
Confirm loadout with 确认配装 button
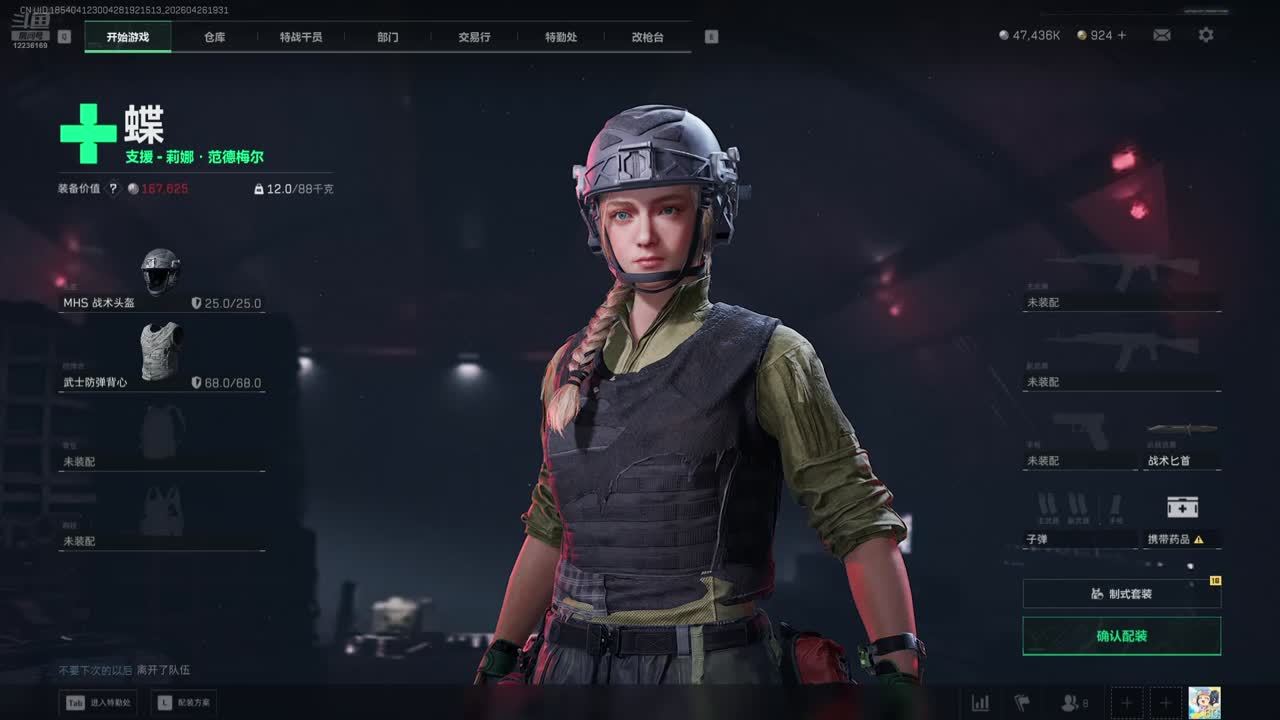[1121, 636]
